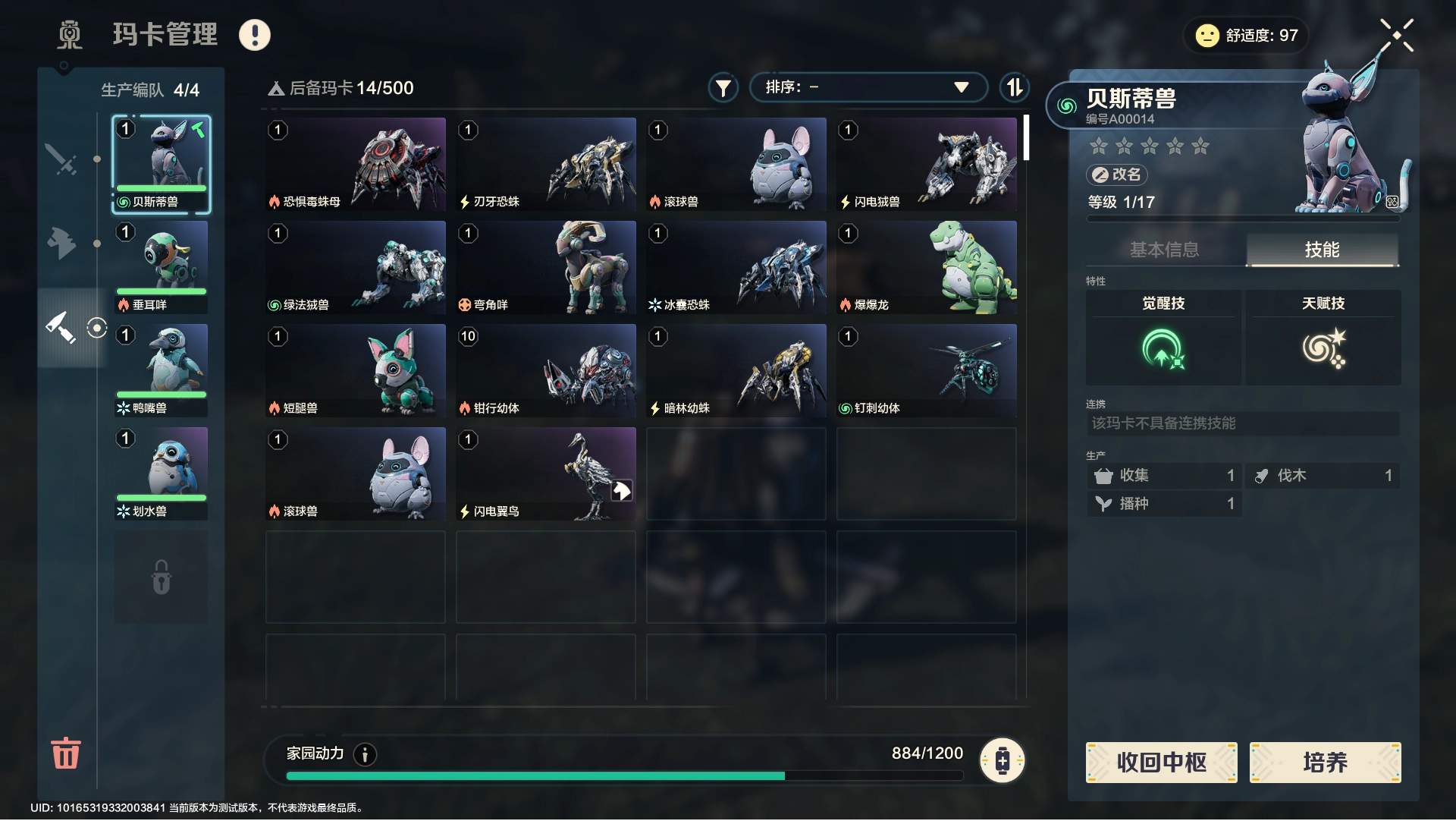Image resolution: width=1456 pixels, height=821 pixels.
Task: Click the 培养 button
Action: pyautogui.click(x=1325, y=762)
